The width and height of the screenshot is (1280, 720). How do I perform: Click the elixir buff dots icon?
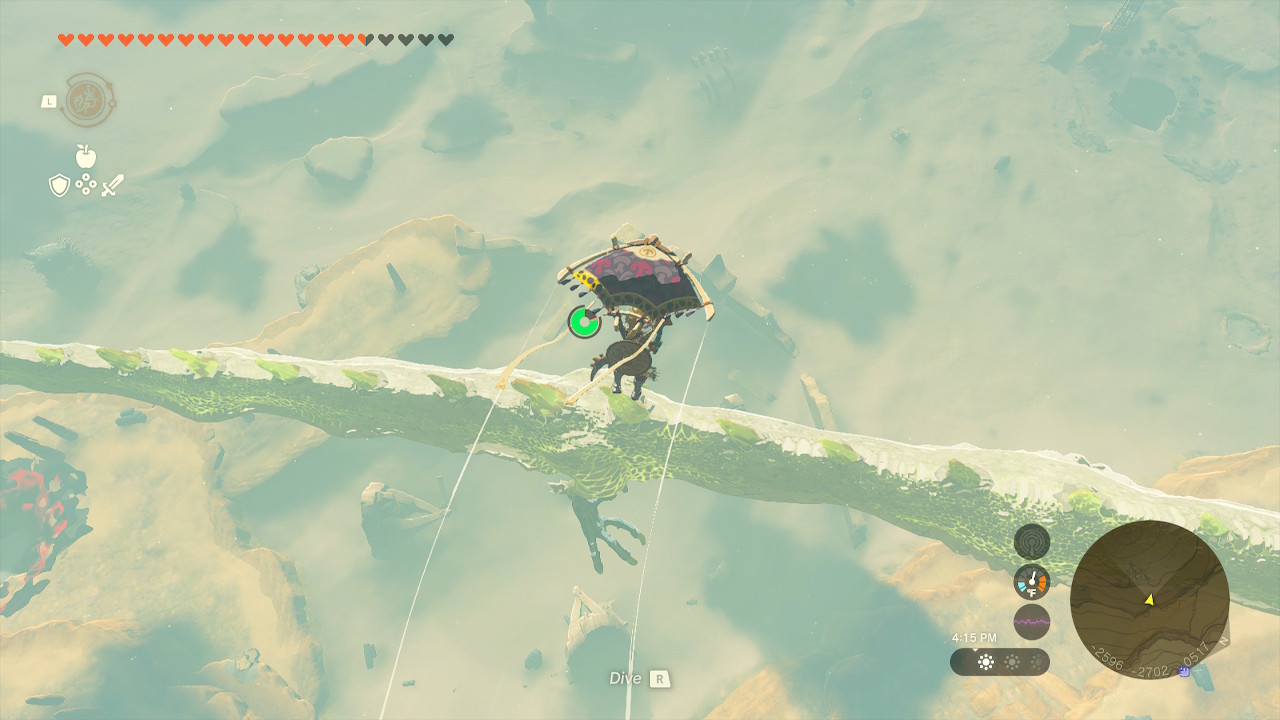[x=86, y=184]
